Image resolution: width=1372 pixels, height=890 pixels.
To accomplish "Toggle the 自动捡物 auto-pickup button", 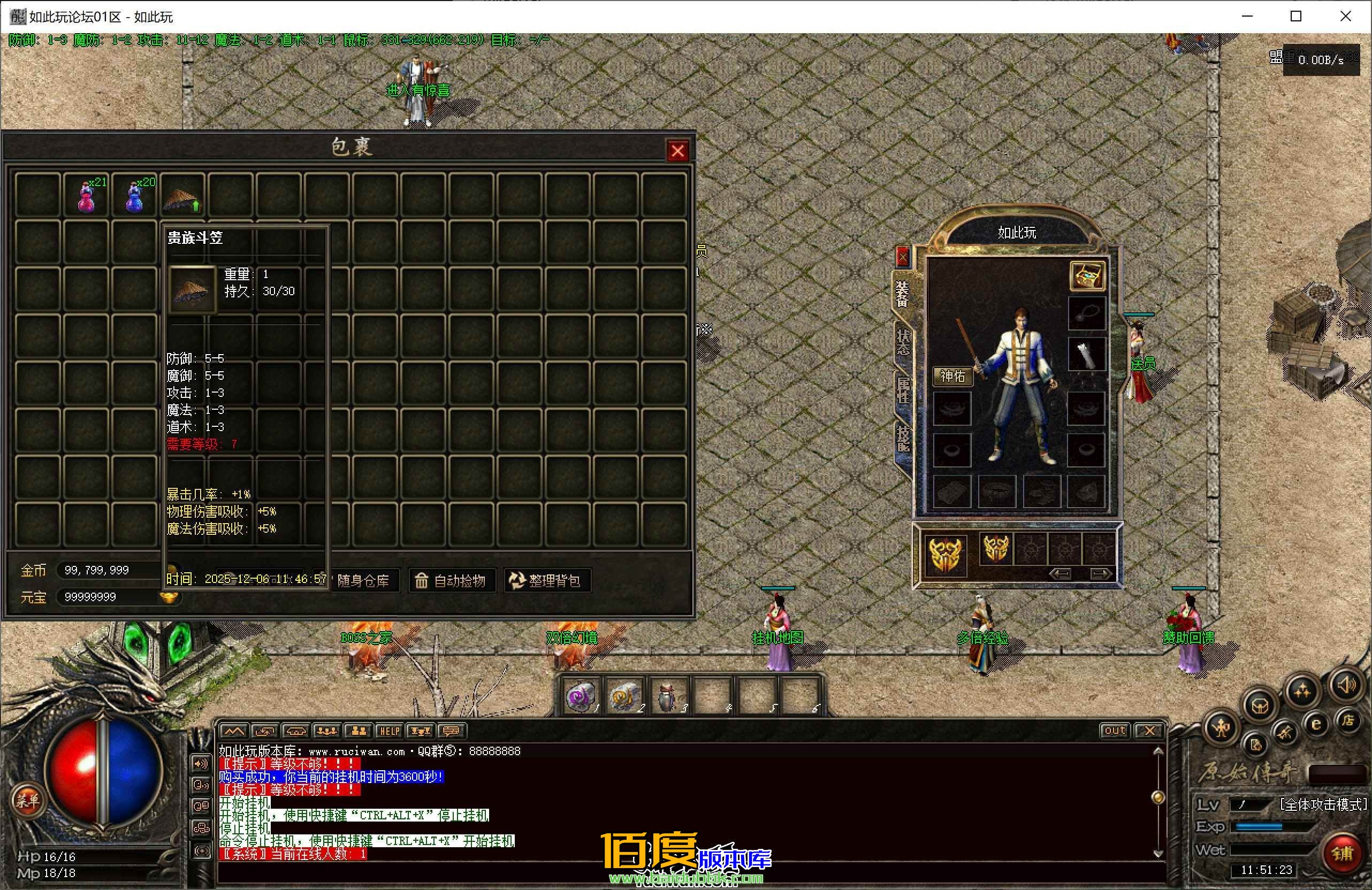I will pos(452,580).
